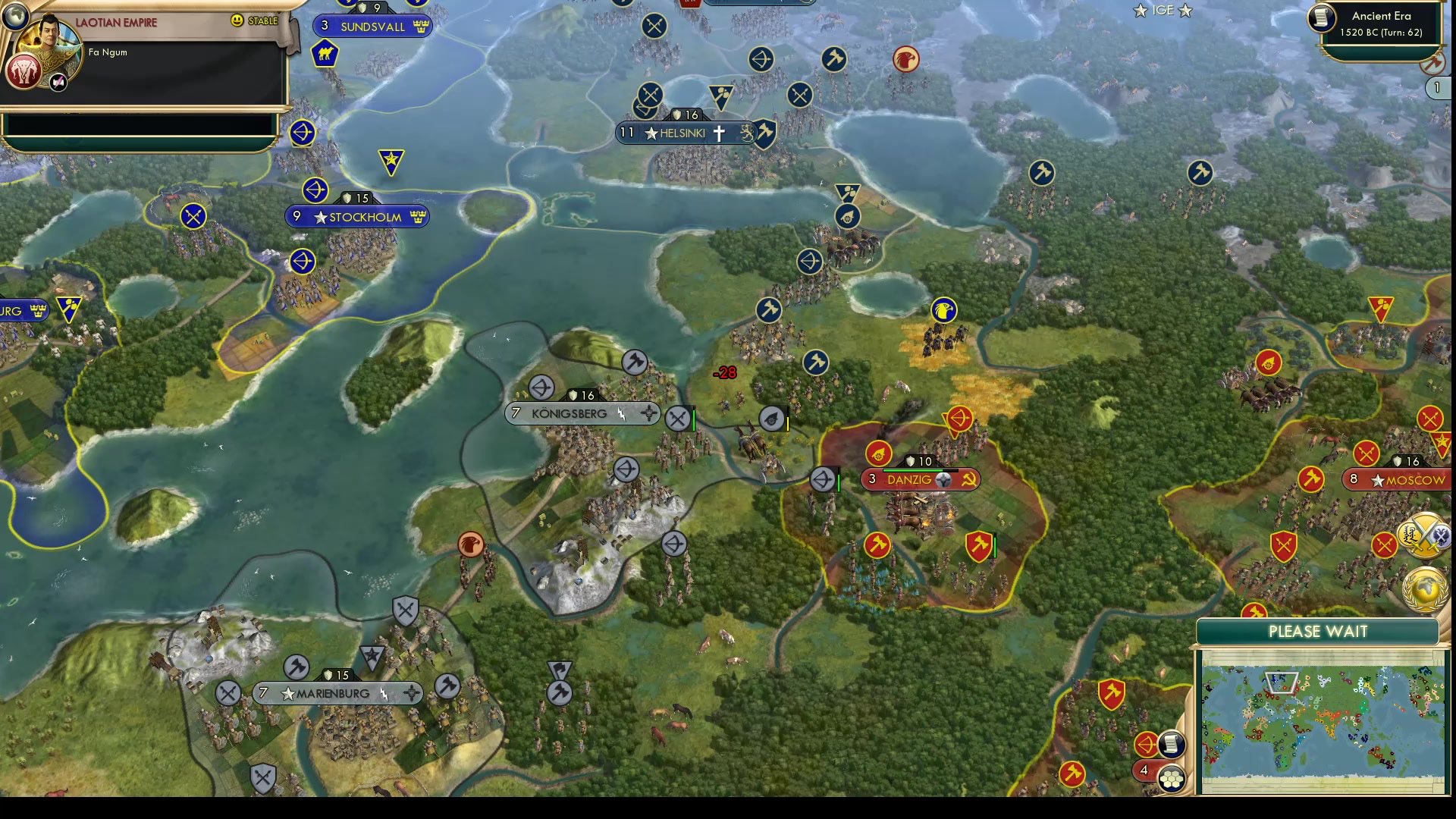The image size is (1456, 819).
Task: Click the minimap to relocate the view
Action: 1323,720
